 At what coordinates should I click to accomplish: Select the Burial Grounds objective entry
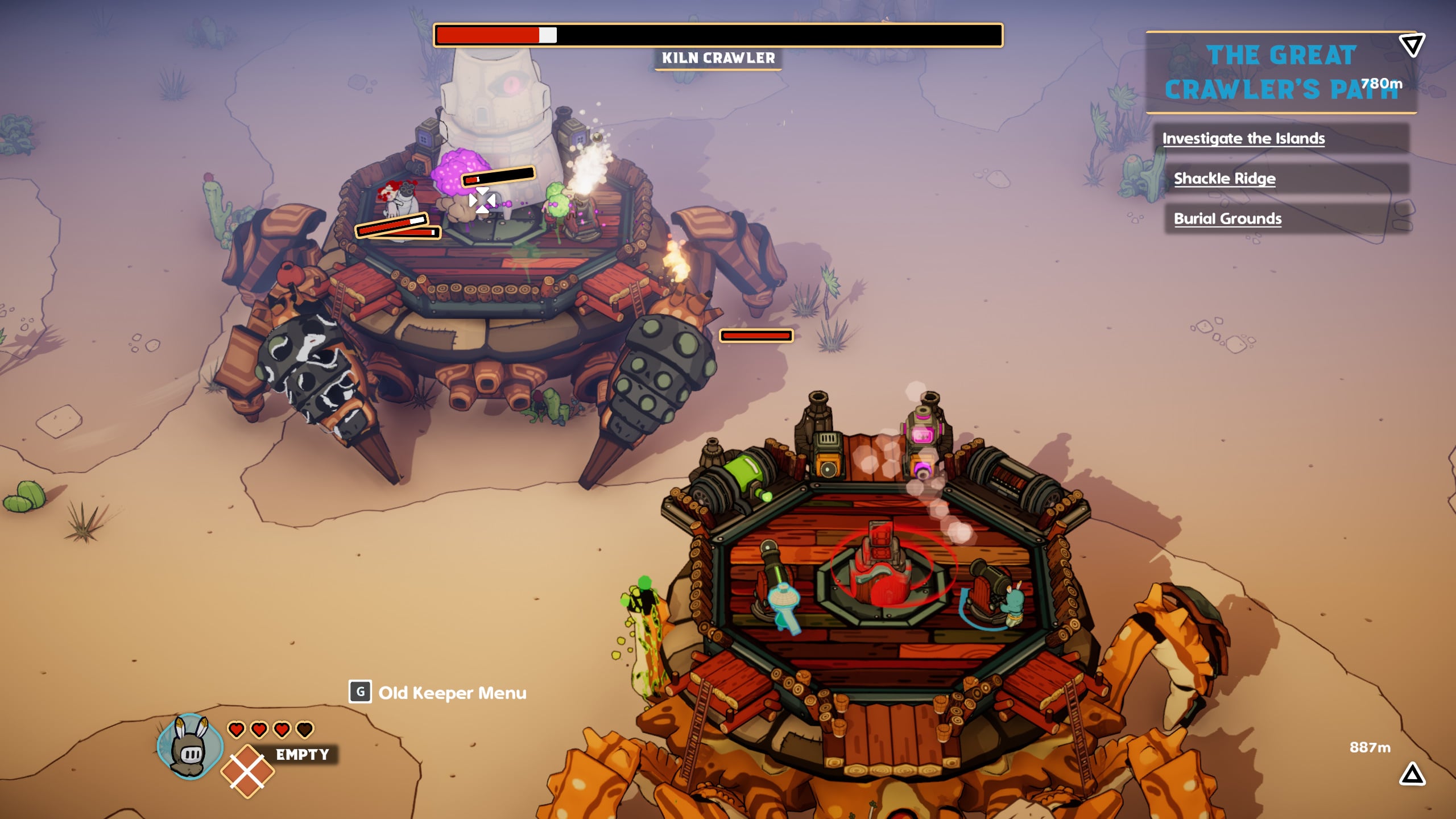(1227, 219)
